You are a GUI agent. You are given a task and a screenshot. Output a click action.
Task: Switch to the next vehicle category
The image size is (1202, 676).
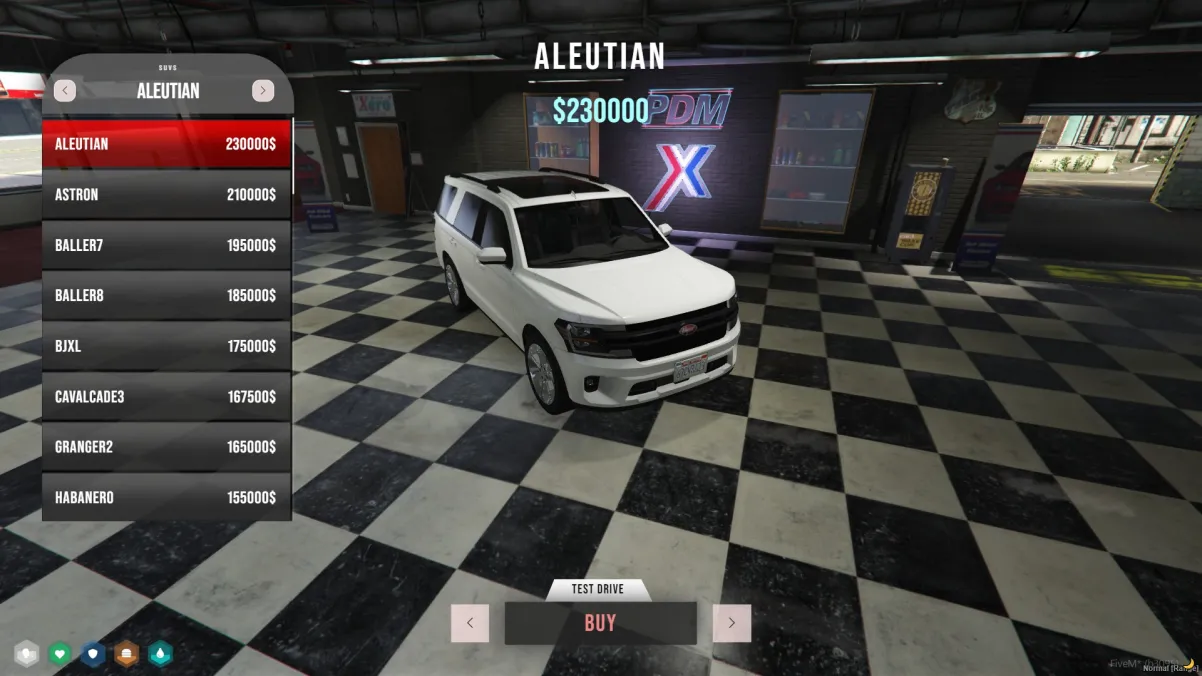click(x=263, y=91)
